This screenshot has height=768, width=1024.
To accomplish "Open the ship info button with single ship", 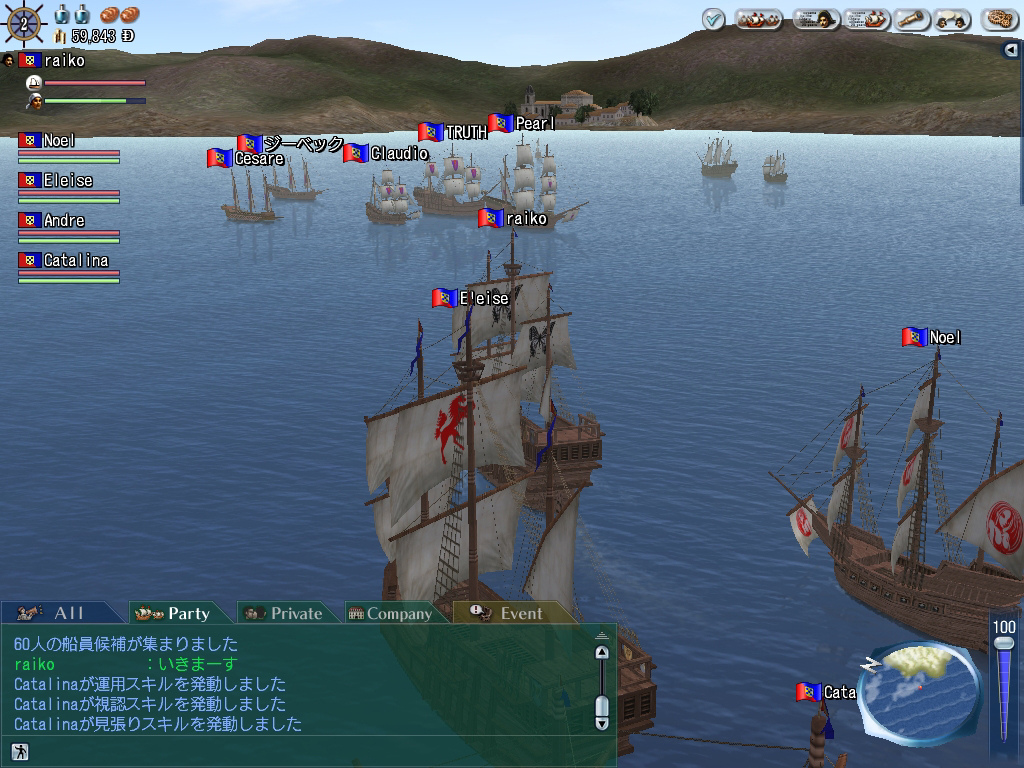I will click(866, 19).
